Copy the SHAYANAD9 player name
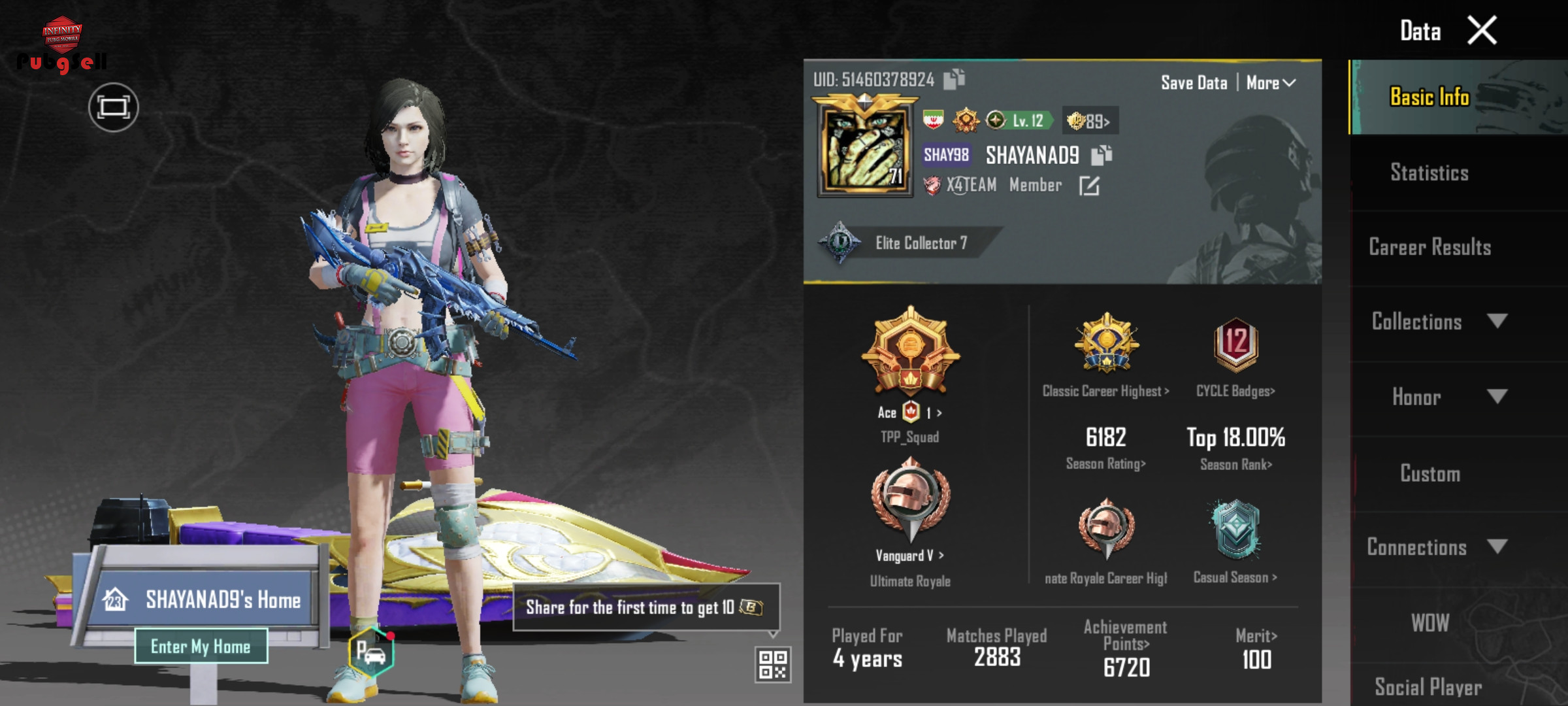The height and width of the screenshot is (706, 1568). point(1102,155)
